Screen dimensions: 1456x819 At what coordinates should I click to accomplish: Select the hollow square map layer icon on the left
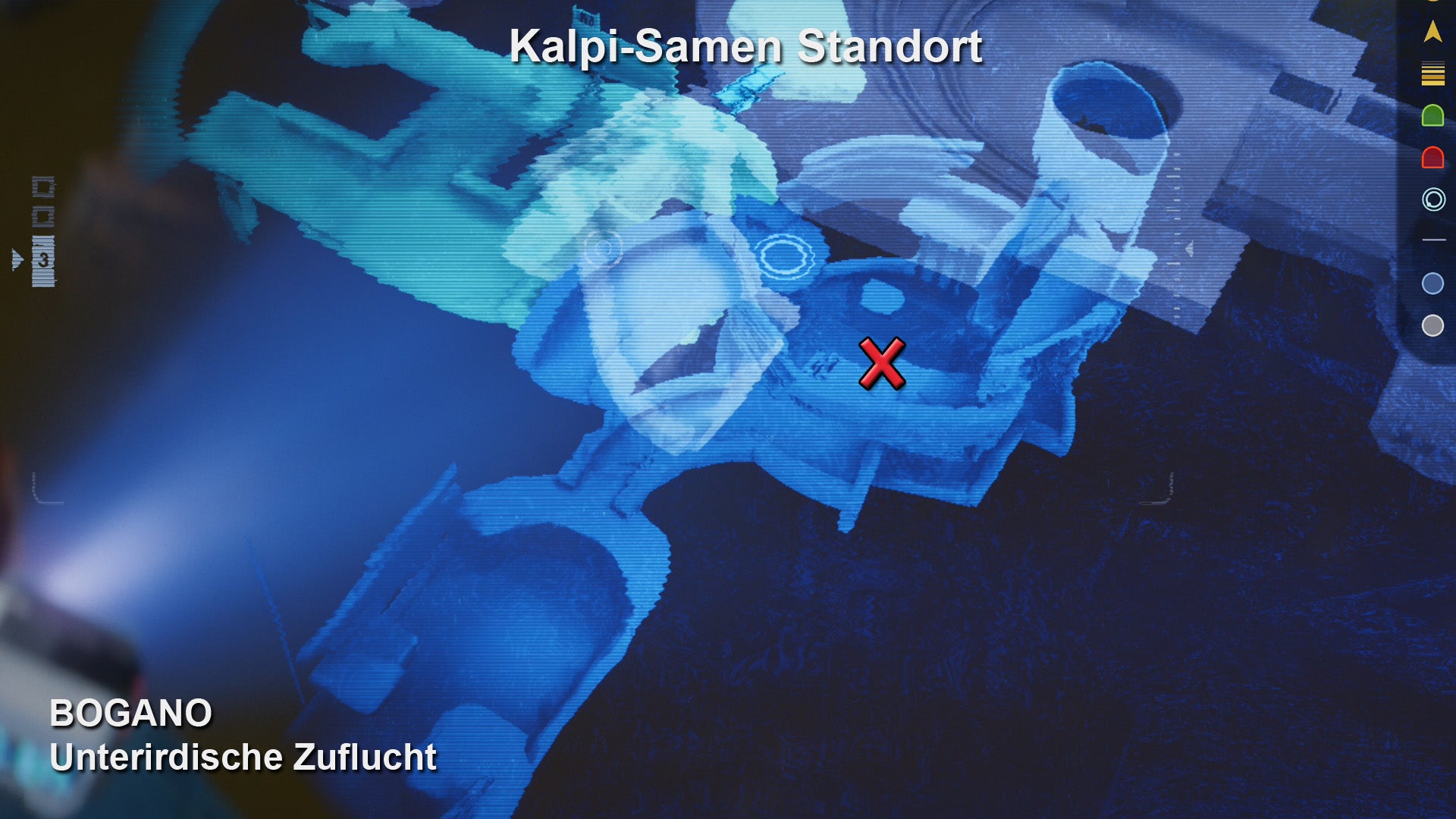click(x=42, y=187)
